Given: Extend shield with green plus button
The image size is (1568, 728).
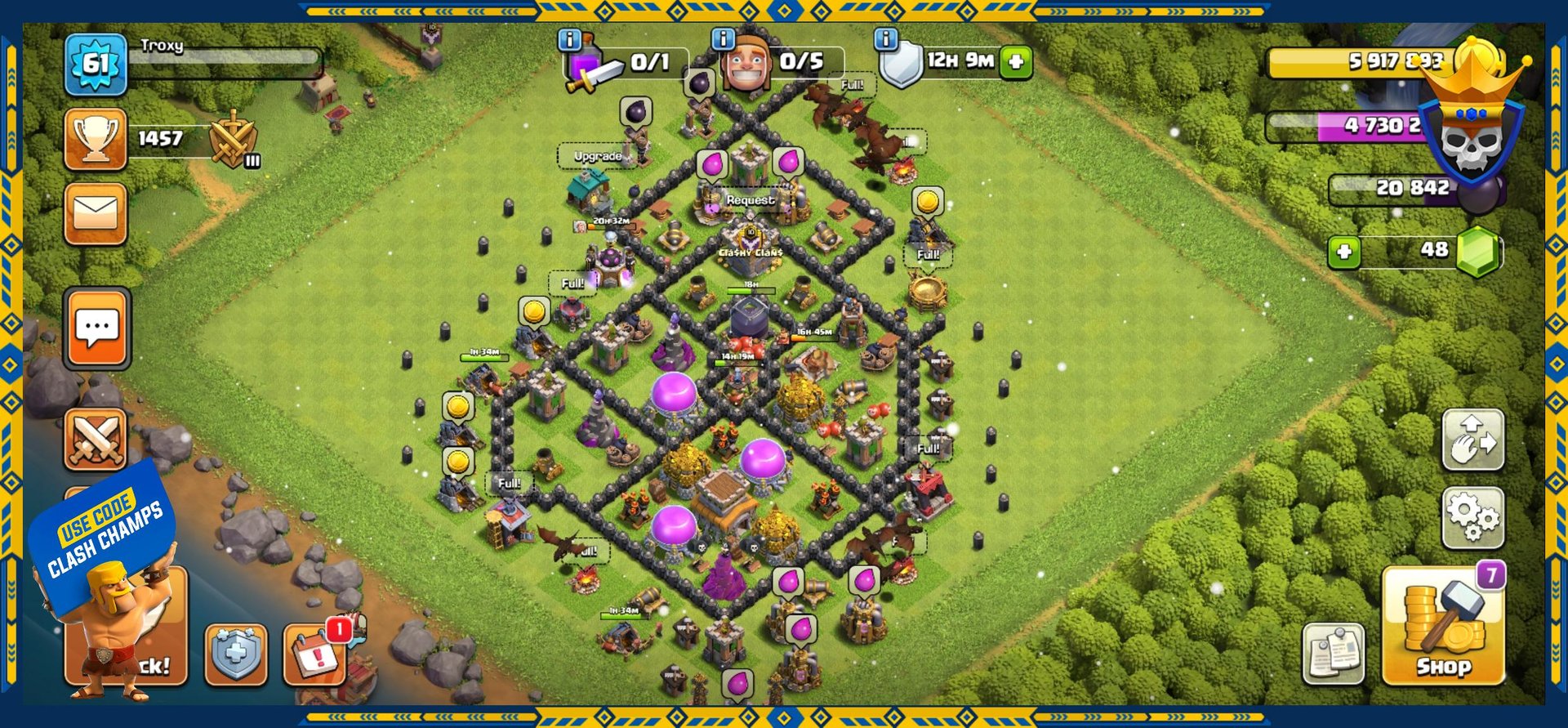Looking at the screenshot, I should pyautogui.click(x=1016, y=62).
